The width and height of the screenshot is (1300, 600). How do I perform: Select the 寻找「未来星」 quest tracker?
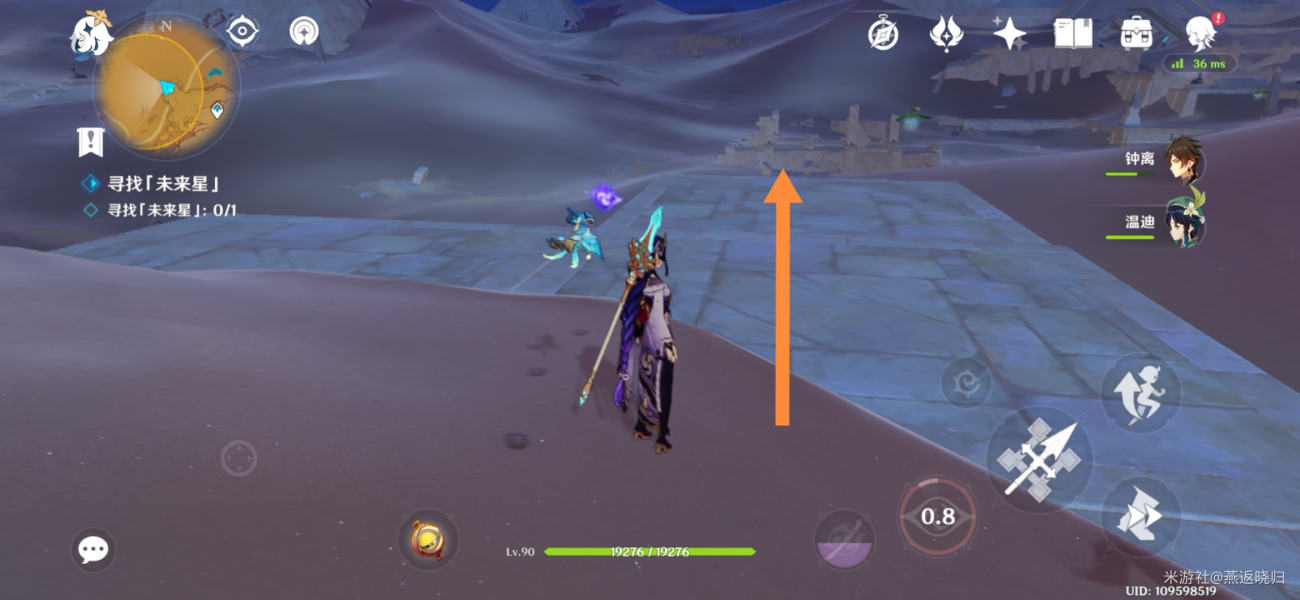coord(163,184)
